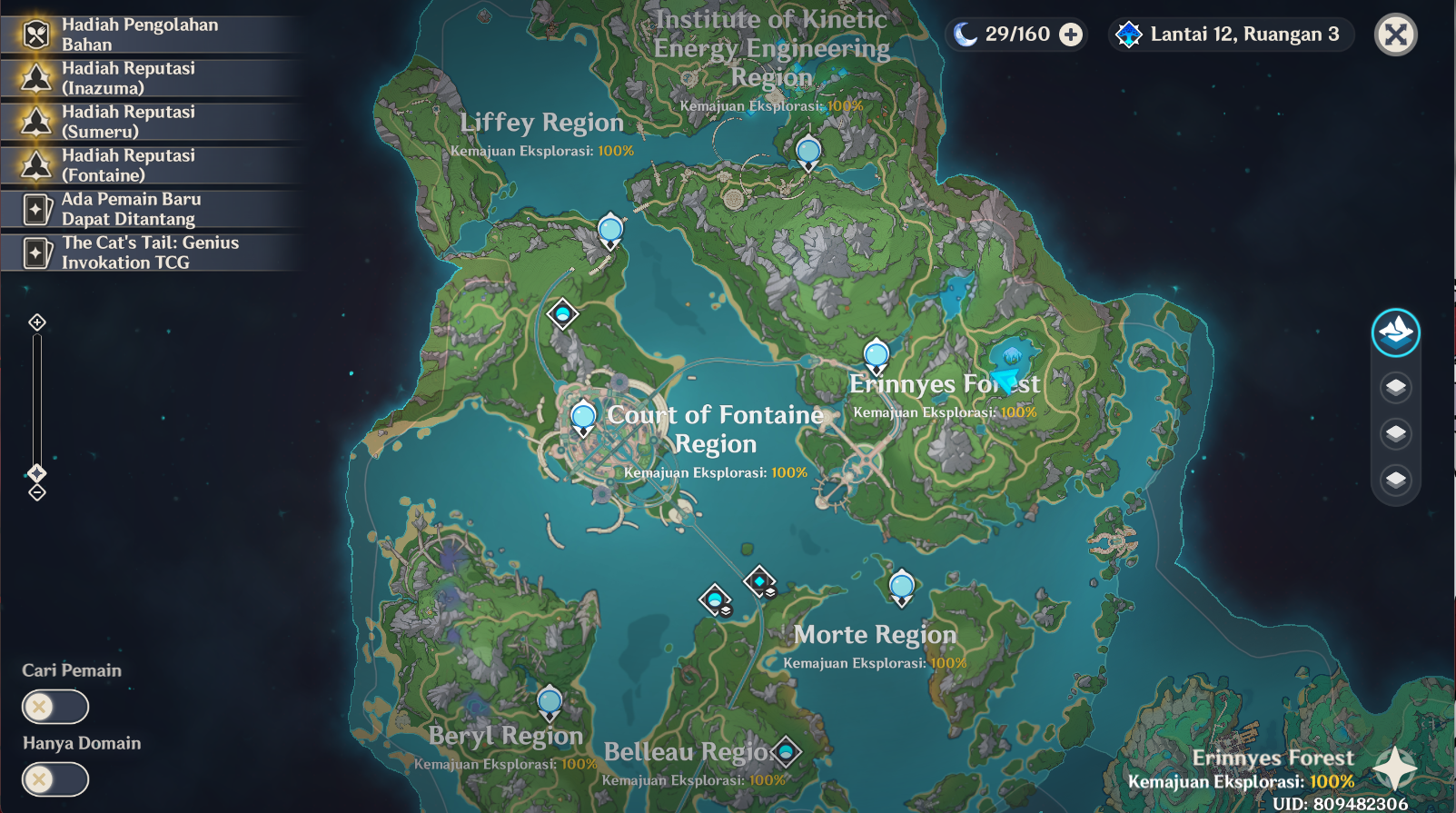Click the teleport waypoint in Liffey Region

[x=609, y=230]
